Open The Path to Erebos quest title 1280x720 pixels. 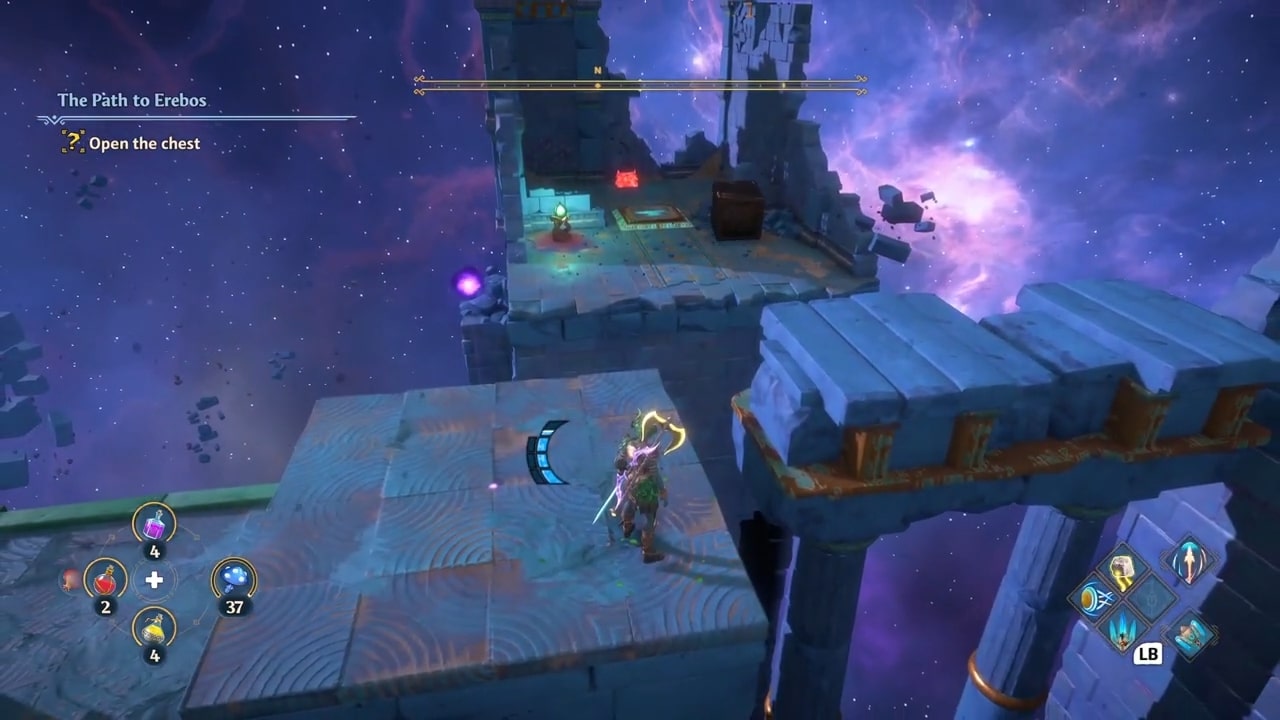(132, 100)
